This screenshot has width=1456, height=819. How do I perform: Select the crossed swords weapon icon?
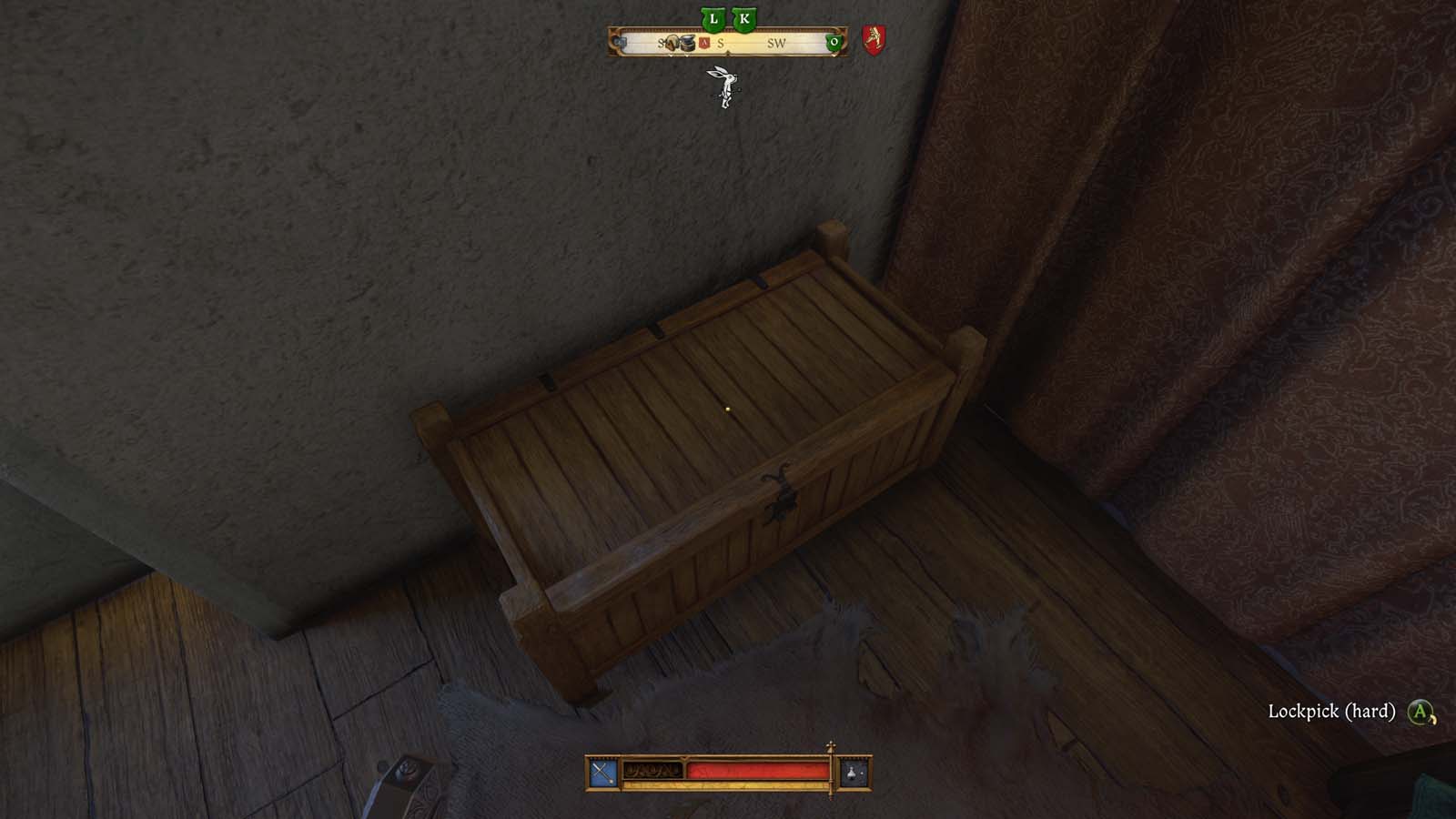[602, 771]
